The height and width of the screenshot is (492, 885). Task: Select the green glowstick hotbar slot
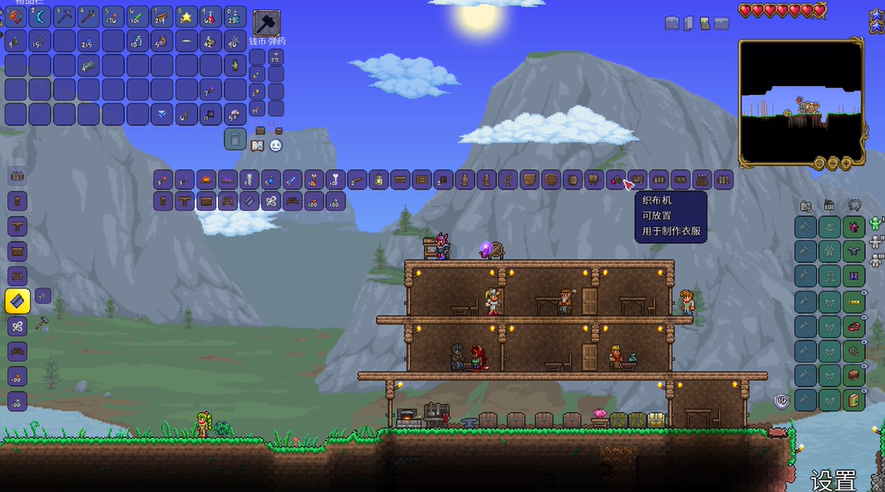(137, 16)
